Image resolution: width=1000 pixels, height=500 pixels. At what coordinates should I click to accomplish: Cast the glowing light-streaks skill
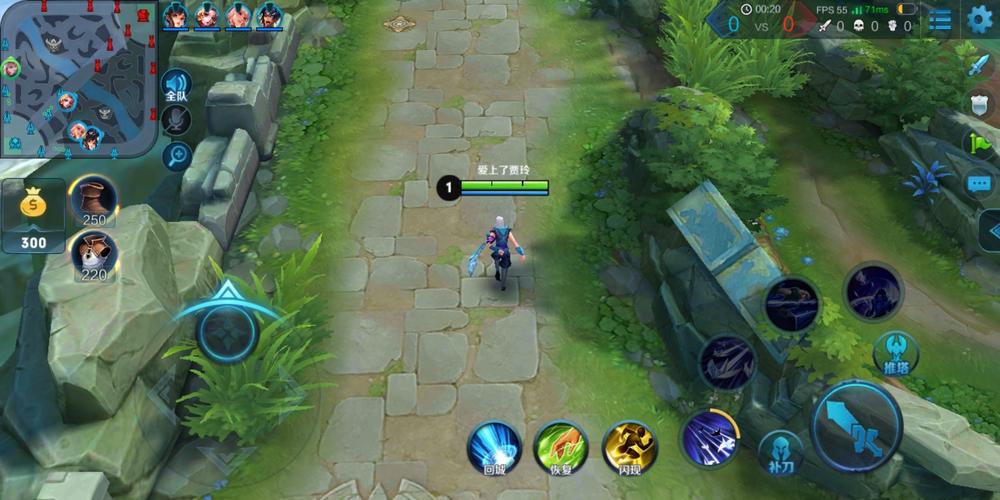[x=710, y=438]
